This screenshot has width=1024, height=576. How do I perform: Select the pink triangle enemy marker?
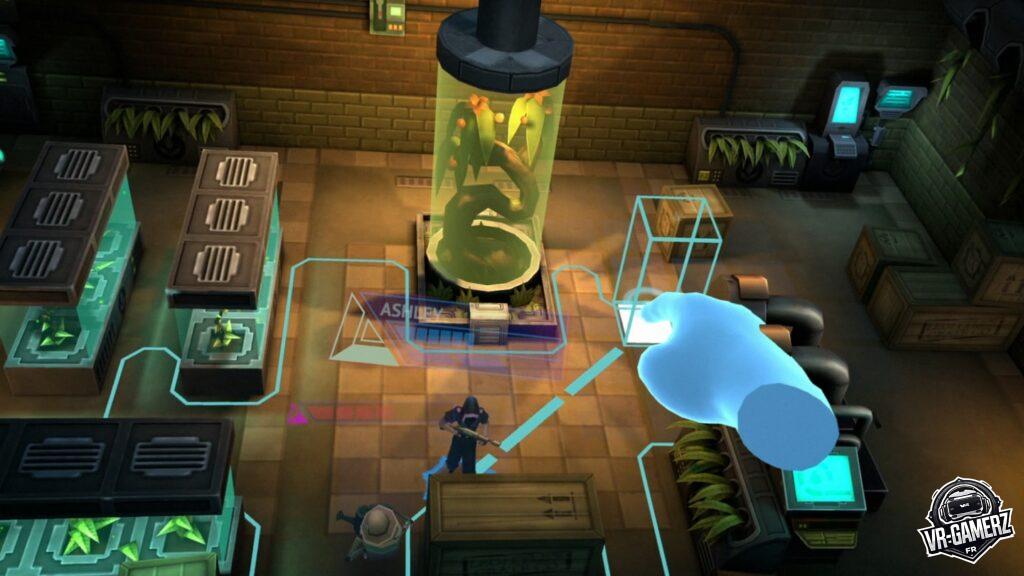tap(296, 411)
